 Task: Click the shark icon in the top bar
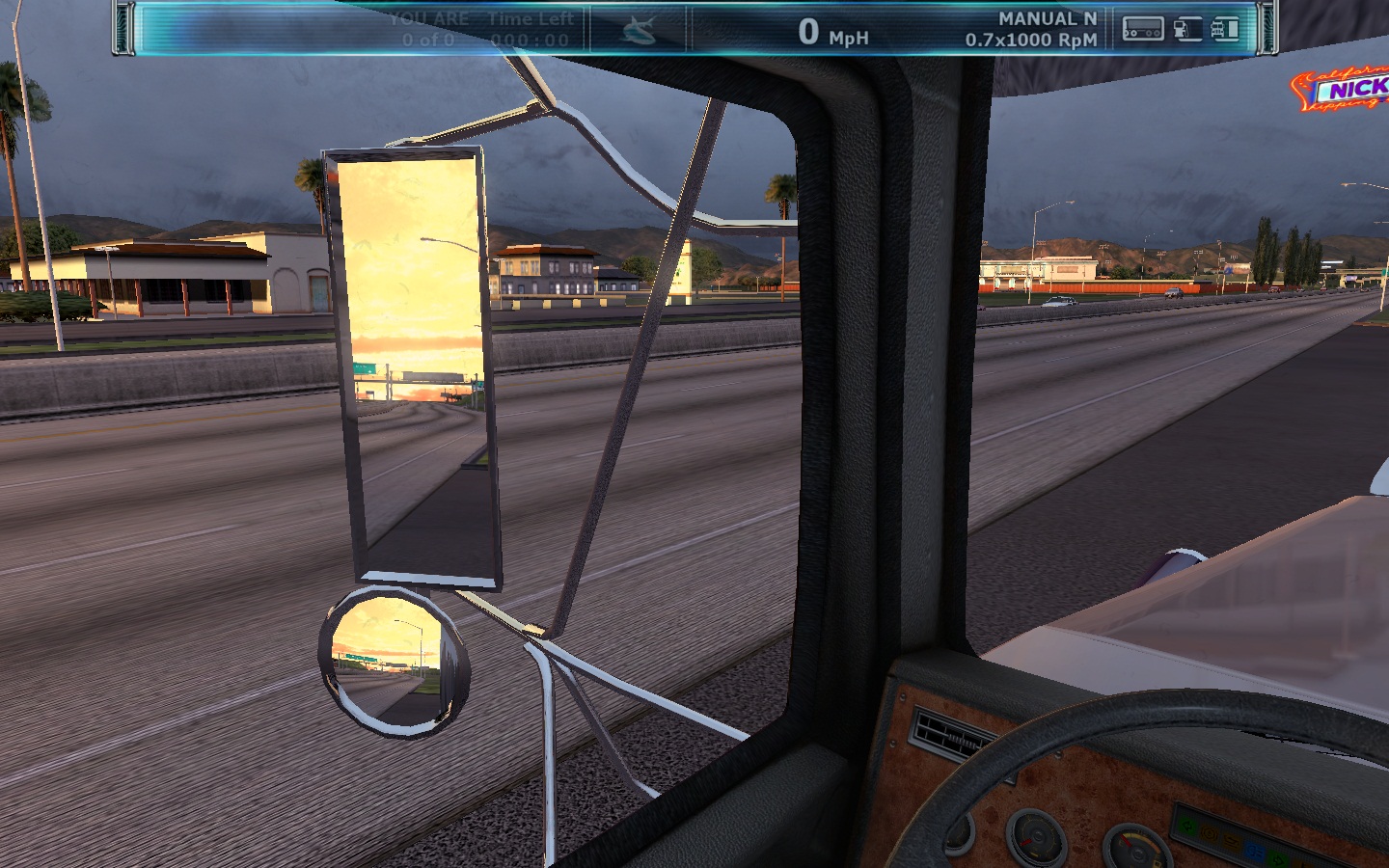tap(638, 31)
